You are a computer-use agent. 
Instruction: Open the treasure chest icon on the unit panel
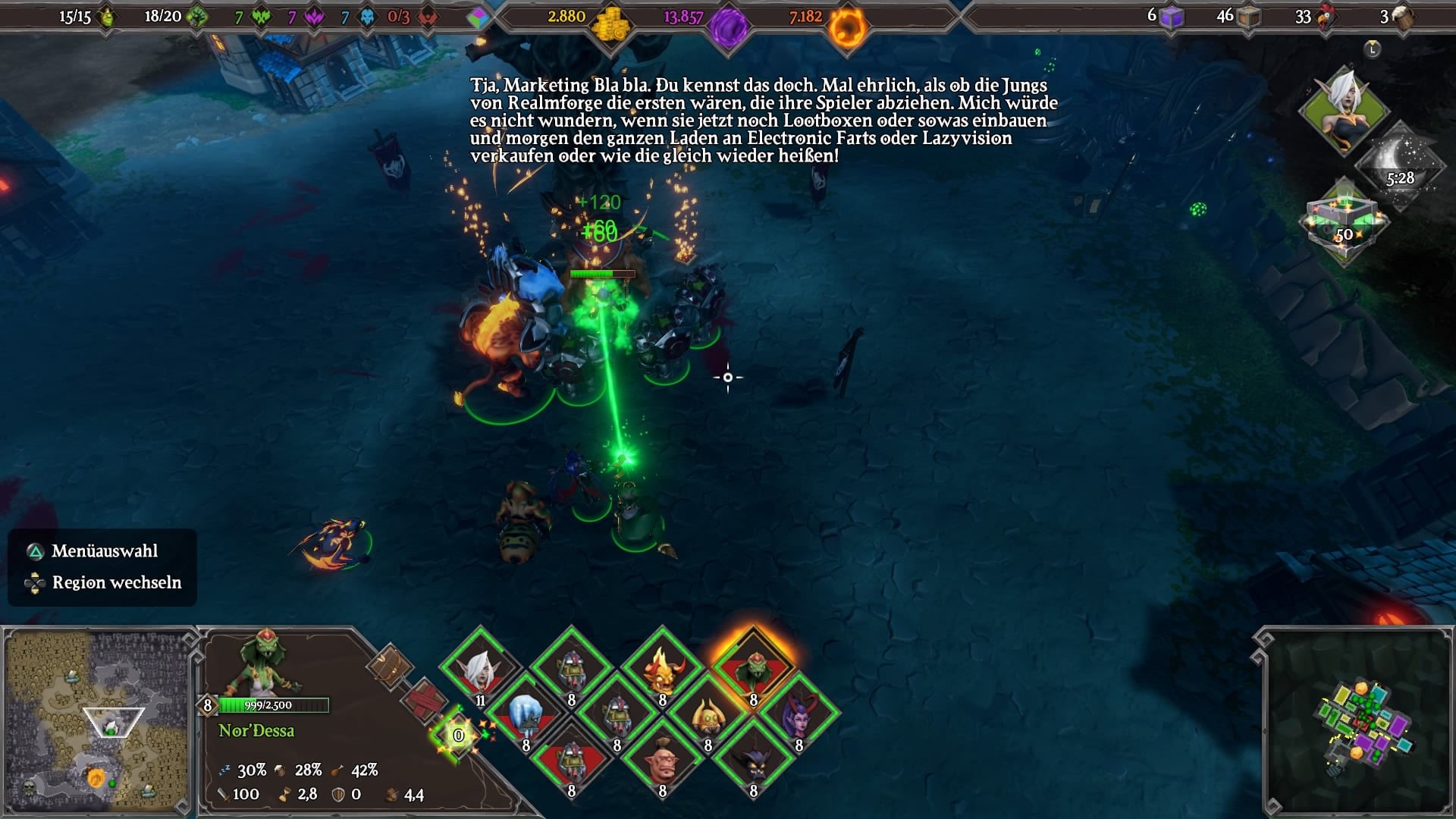pyautogui.click(x=391, y=667)
